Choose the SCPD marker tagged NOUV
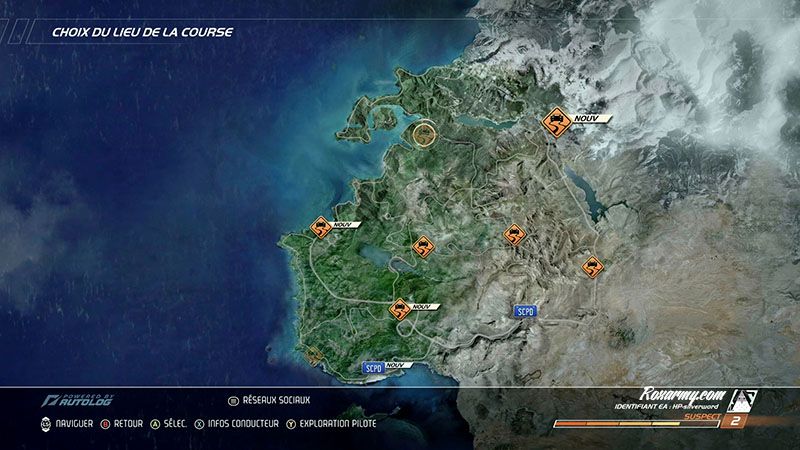The height and width of the screenshot is (450, 800). click(373, 367)
